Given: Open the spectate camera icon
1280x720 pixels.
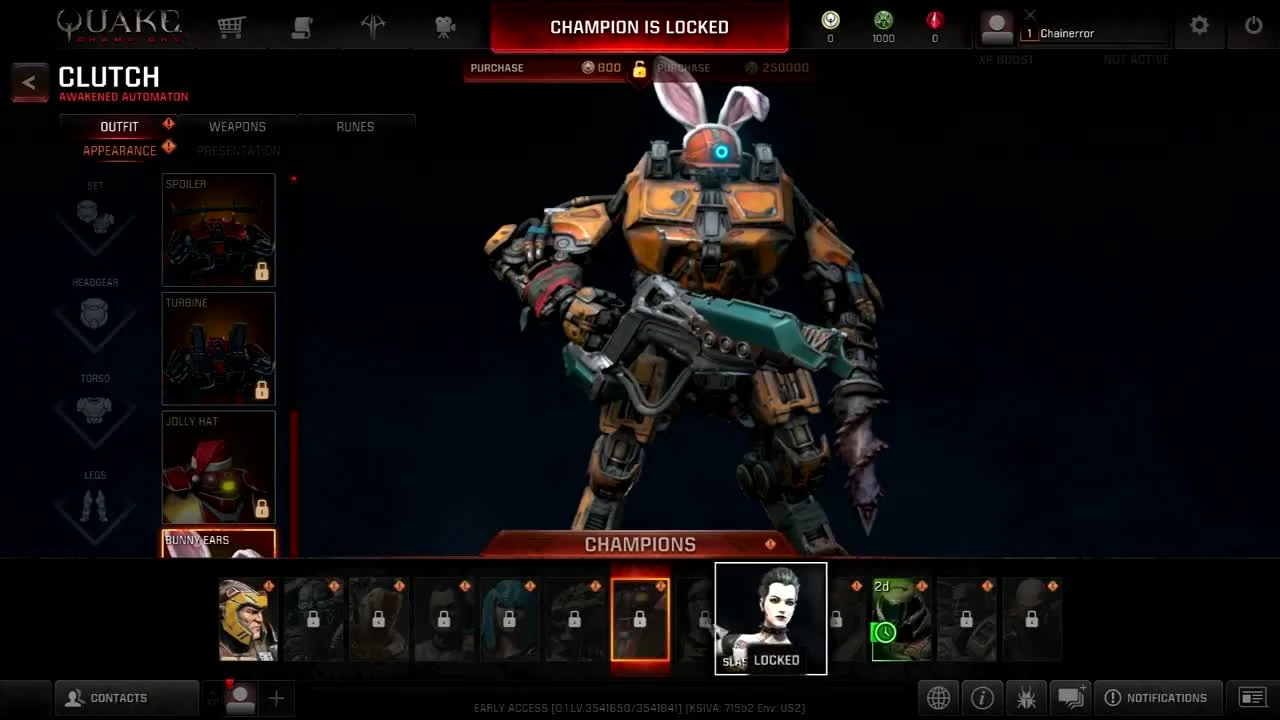Looking at the screenshot, I should point(445,26).
